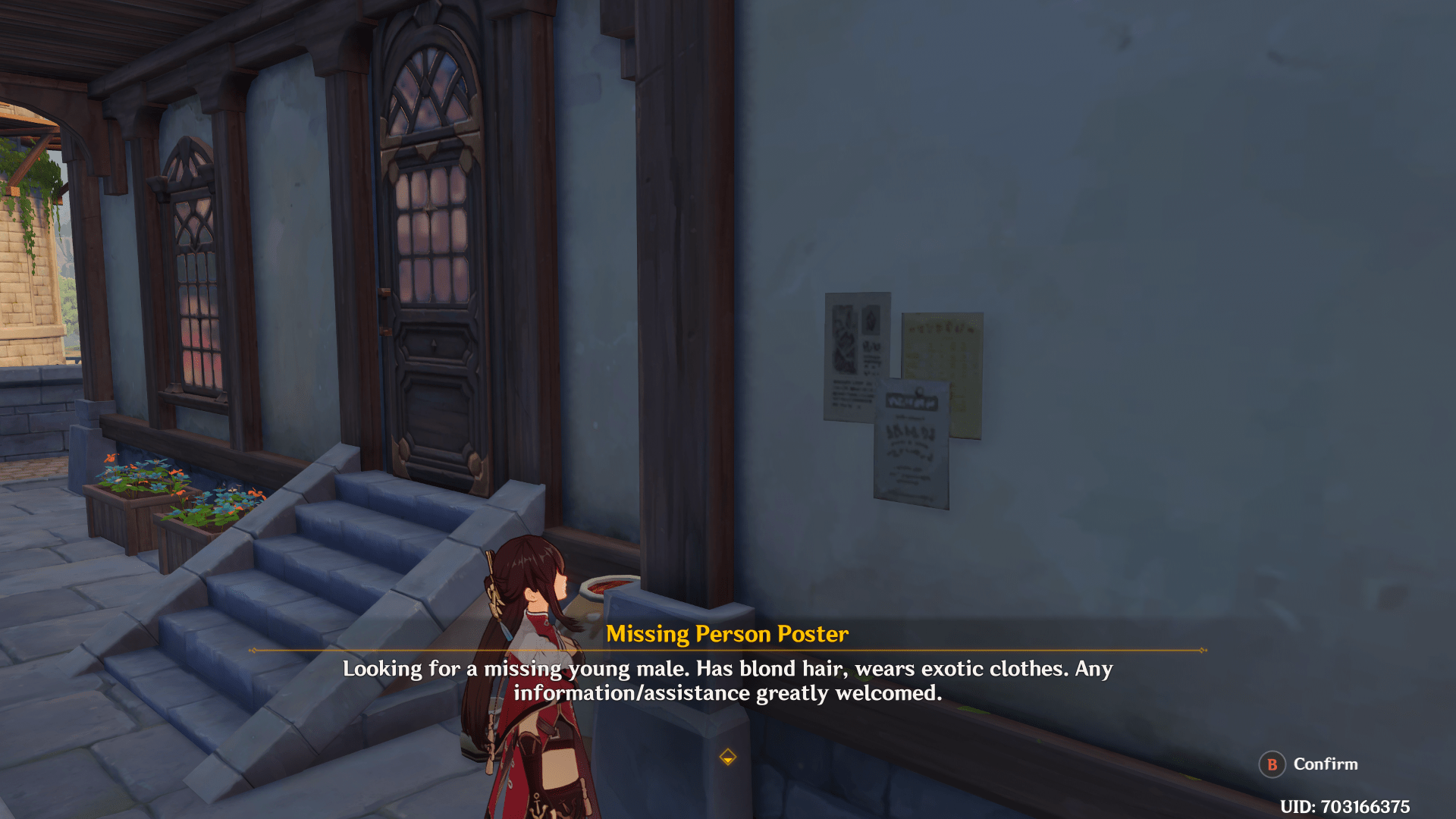Select the Missing Person Poster title
The image size is (1456, 819).
pyautogui.click(x=728, y=634)
